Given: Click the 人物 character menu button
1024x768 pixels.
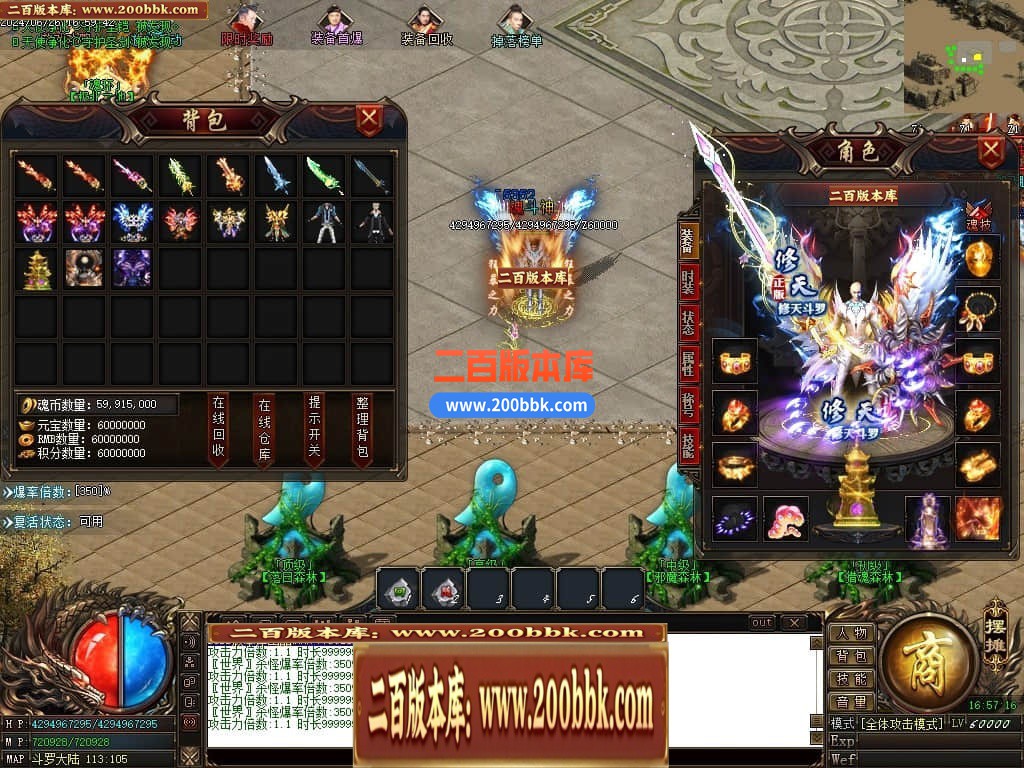Looking at the screenshot, I should click(x=851, y=633).
